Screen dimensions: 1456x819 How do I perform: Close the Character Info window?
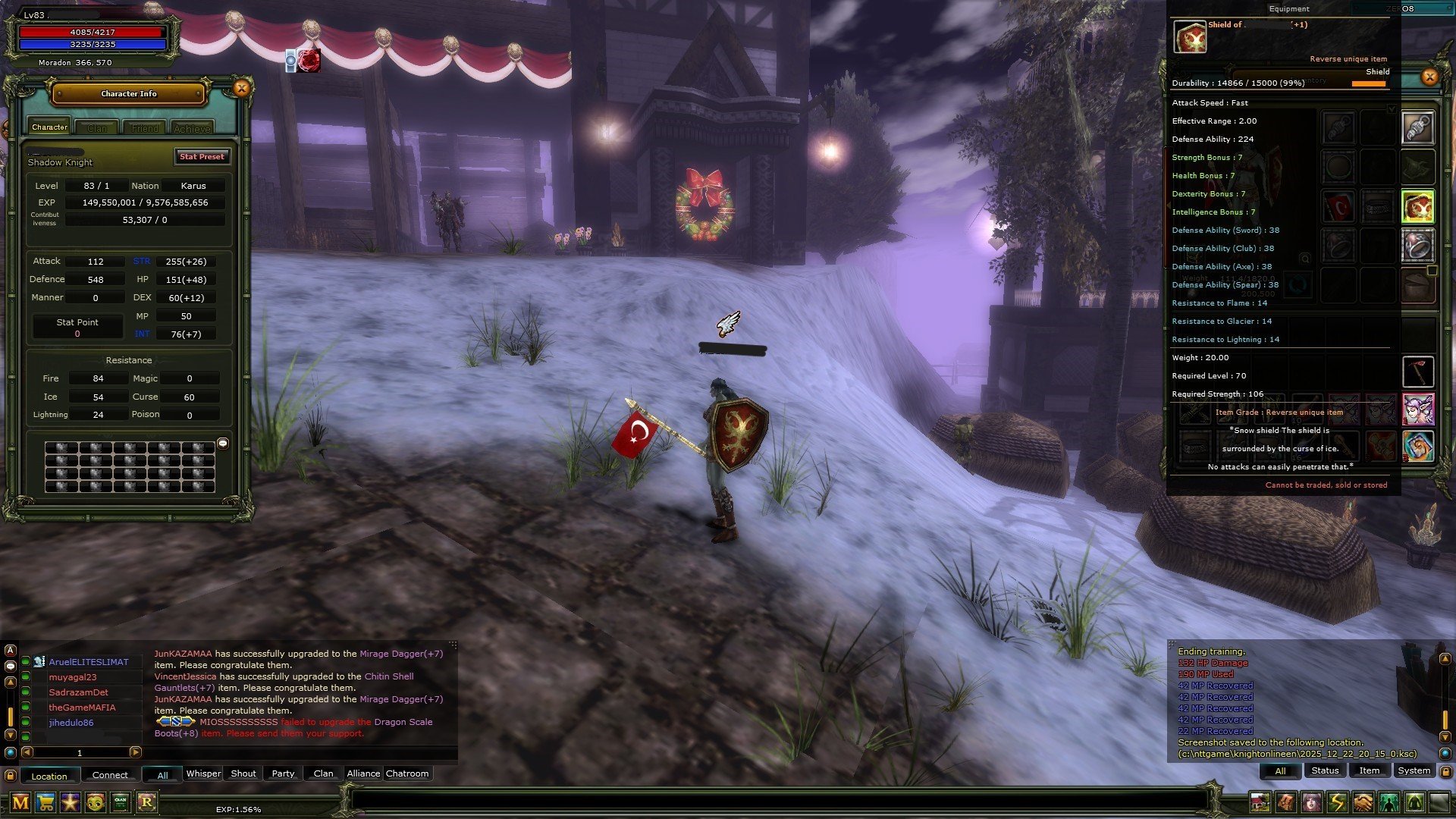pos(241,89)
